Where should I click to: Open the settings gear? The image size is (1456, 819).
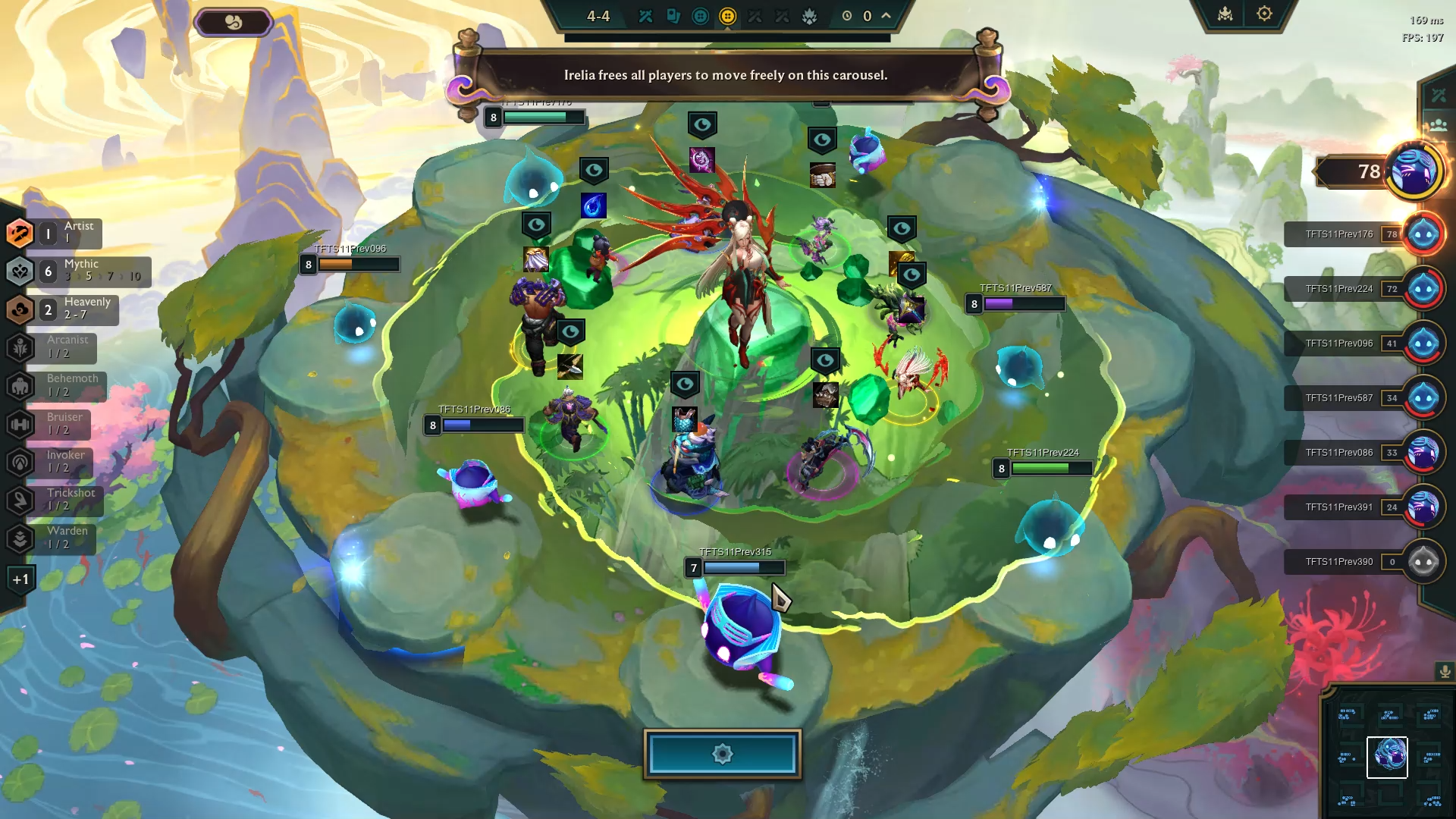click(x=1264, y=13)
